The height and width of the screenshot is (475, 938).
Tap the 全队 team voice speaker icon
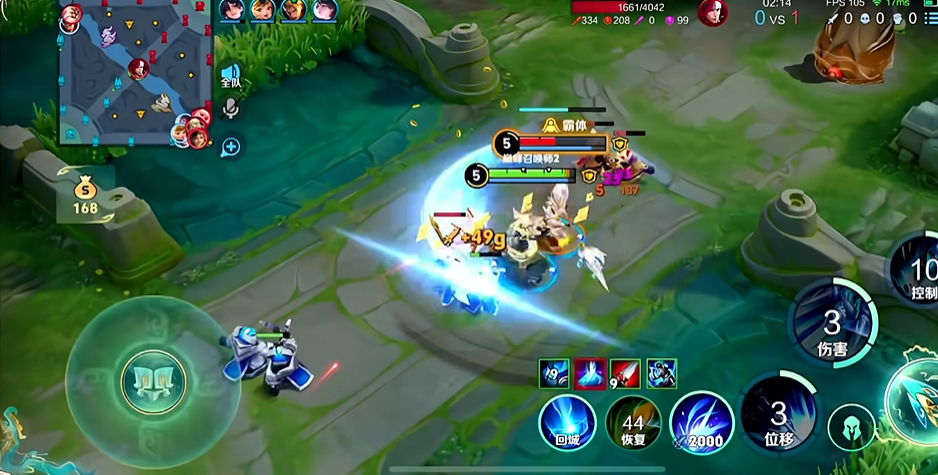231,76
